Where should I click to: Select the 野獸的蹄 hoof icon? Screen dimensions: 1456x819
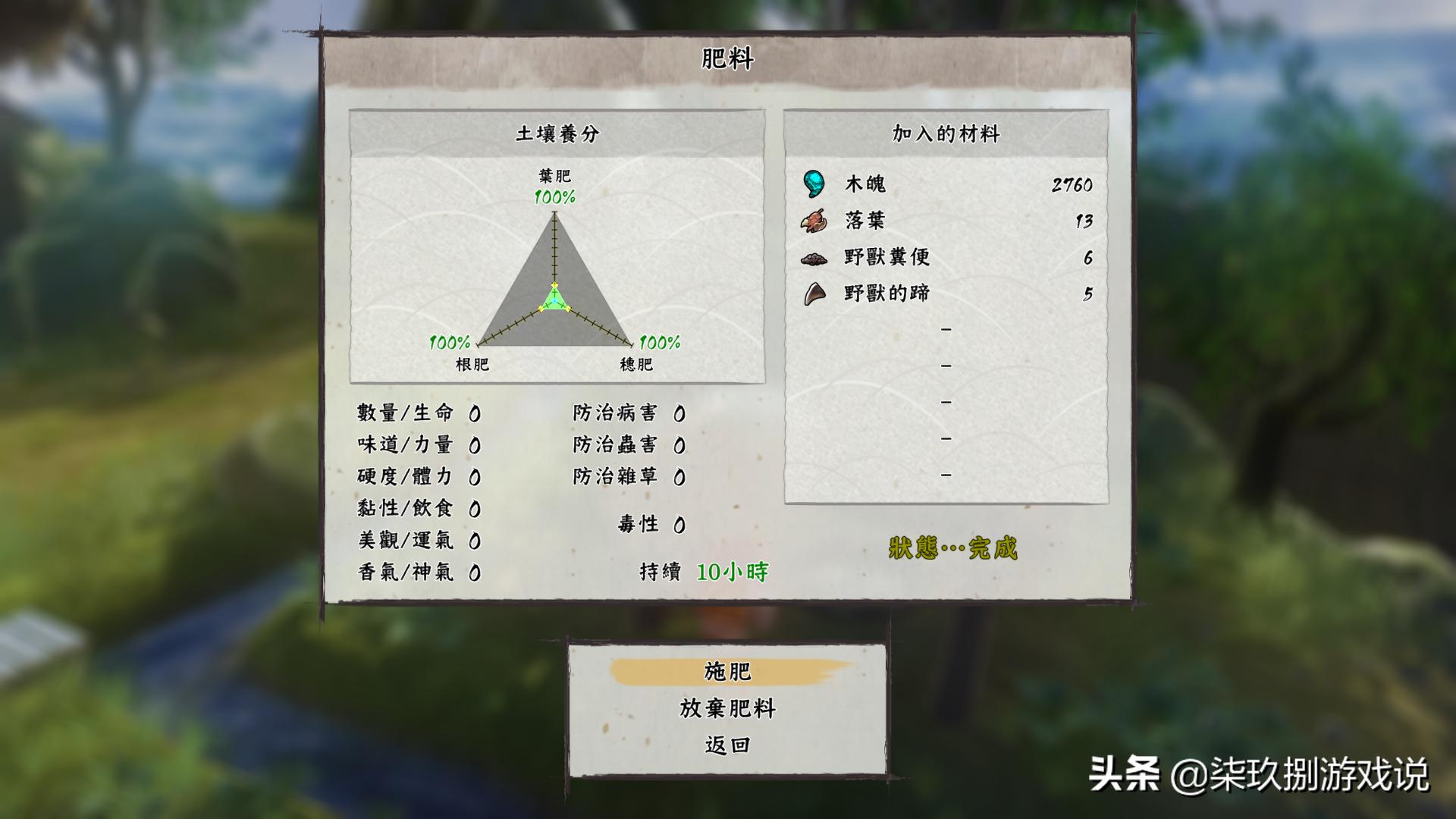(813, 294)
